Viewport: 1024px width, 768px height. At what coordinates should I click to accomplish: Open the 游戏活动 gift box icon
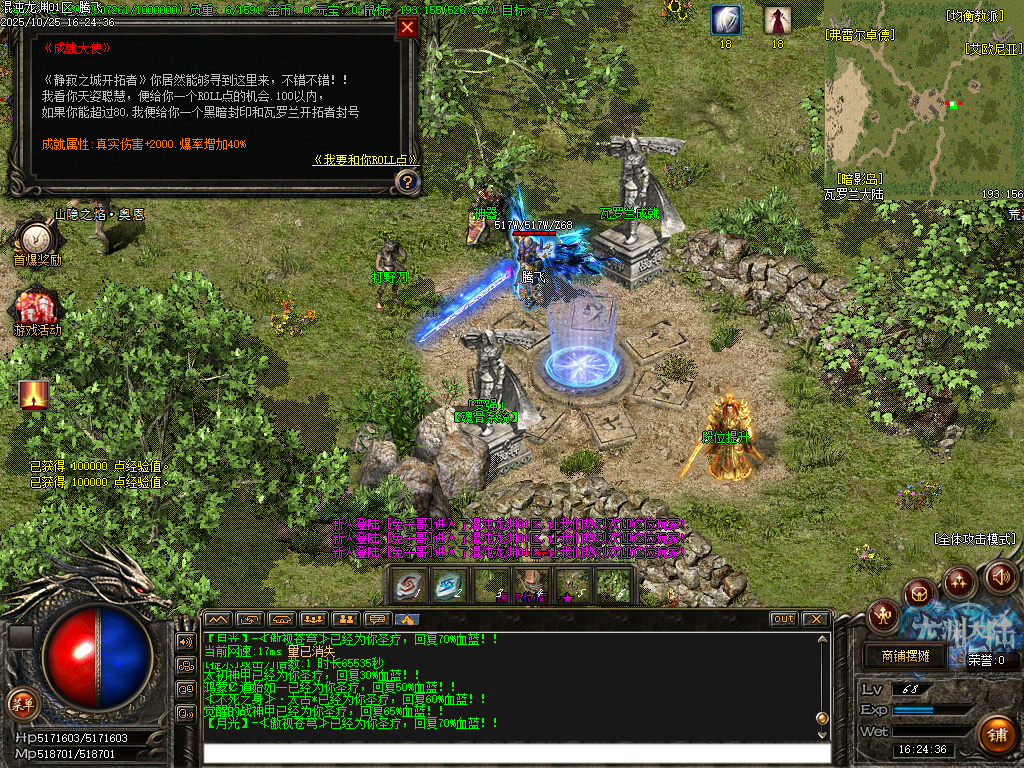[36, 307]
